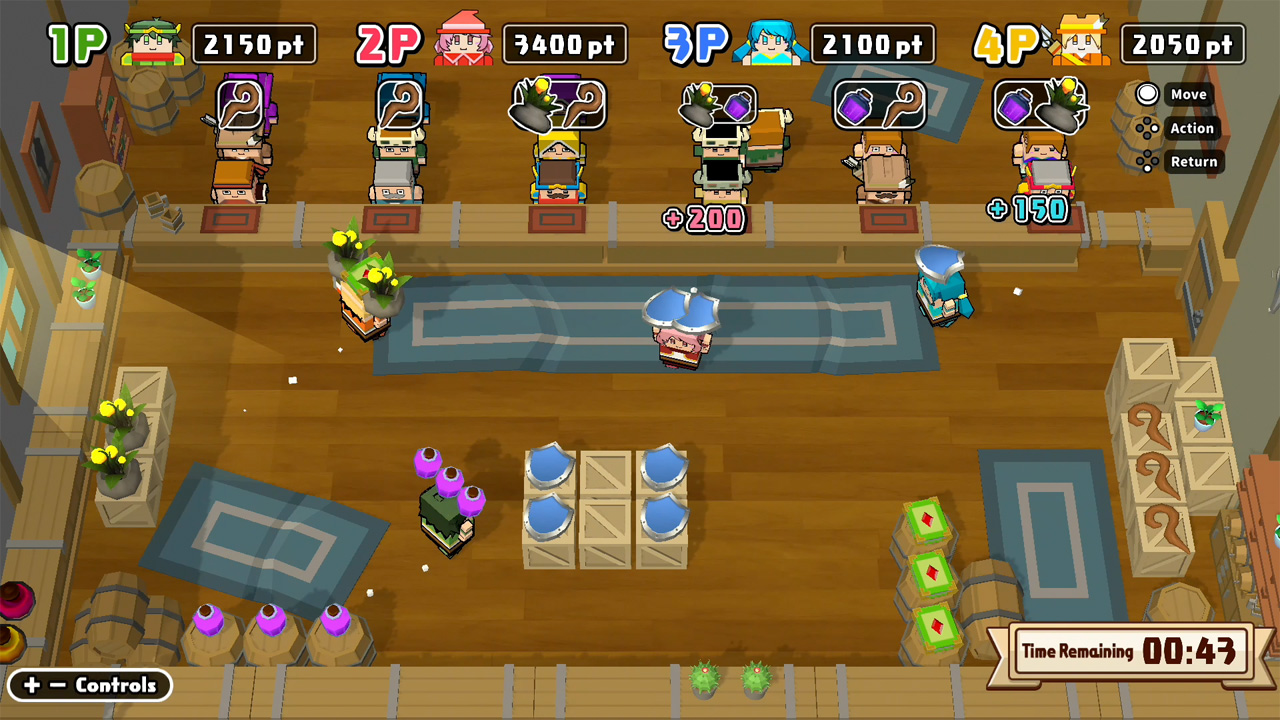Open the Controls menu
The height and width of the screenshot is (720, 1280).
pyautogui.click(x=88, y=686)
